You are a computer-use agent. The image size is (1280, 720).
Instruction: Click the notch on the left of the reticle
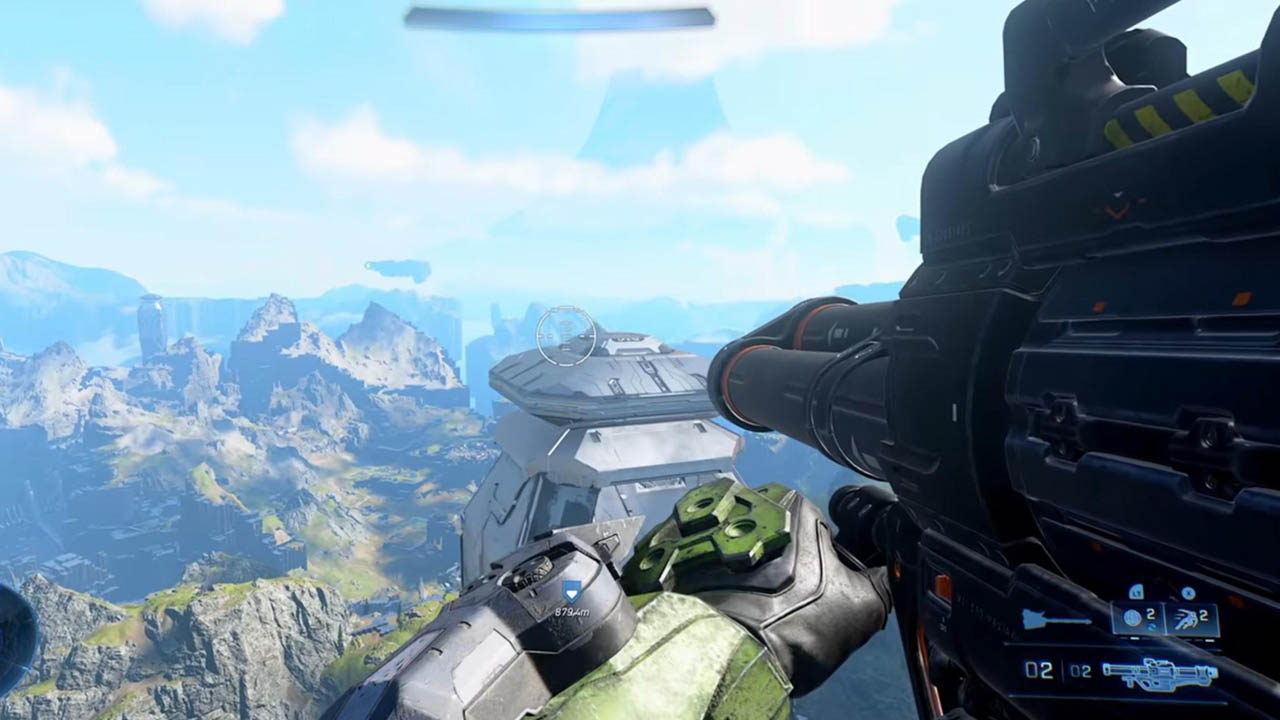(x=541, y=336)
